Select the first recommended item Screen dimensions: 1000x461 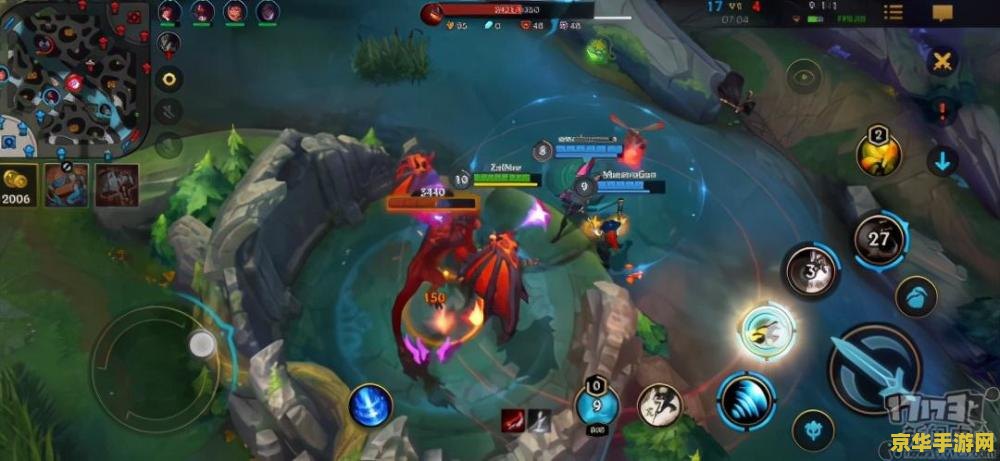[66, 185]
